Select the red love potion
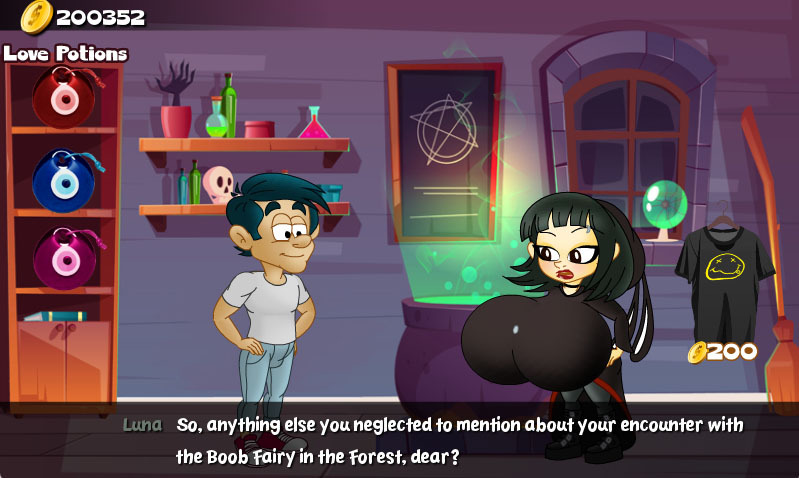The image size is (799, 478). click(x=62, y=96)
